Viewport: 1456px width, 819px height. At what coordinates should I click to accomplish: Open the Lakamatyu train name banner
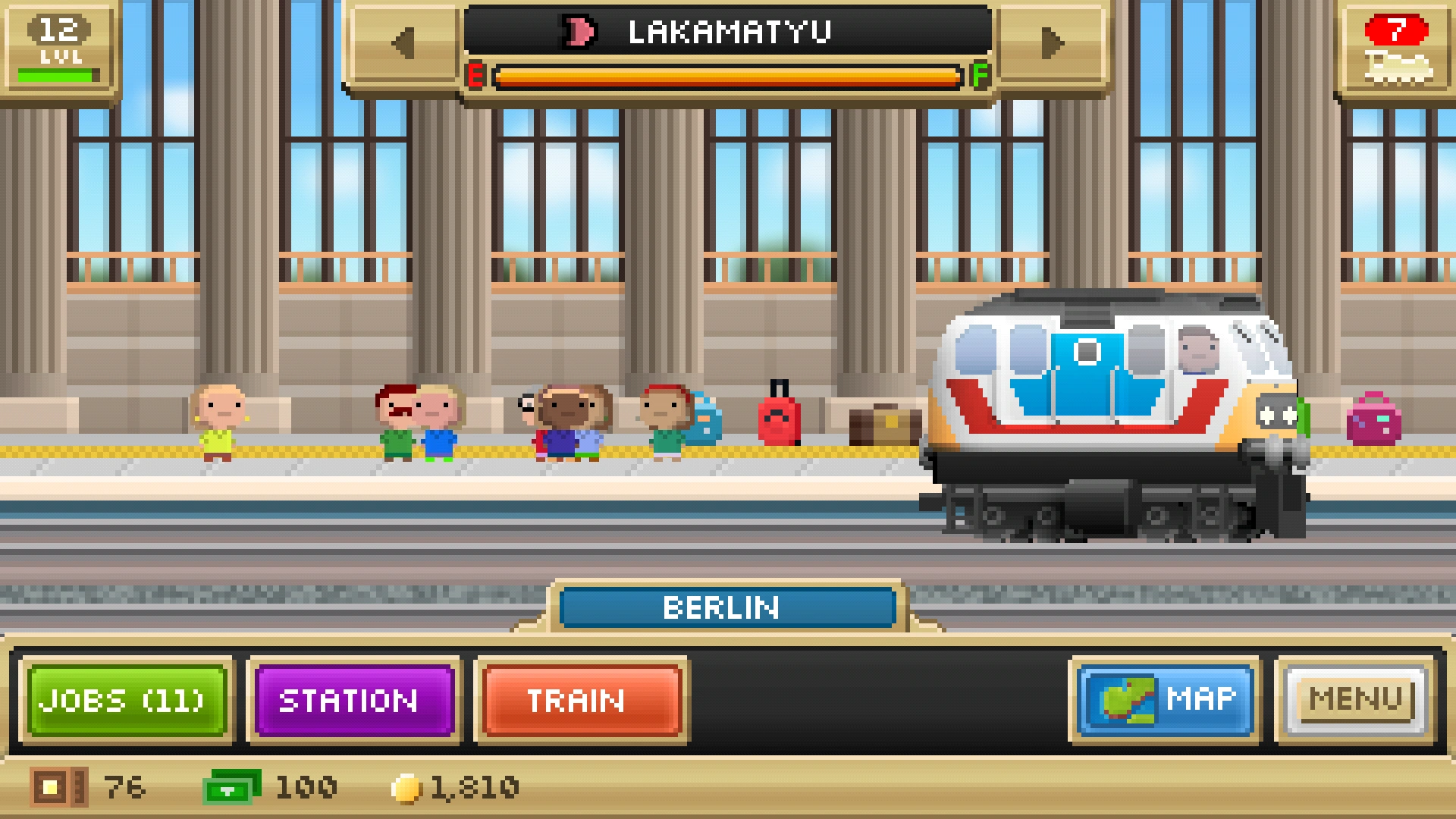click(x=726, y=31)
